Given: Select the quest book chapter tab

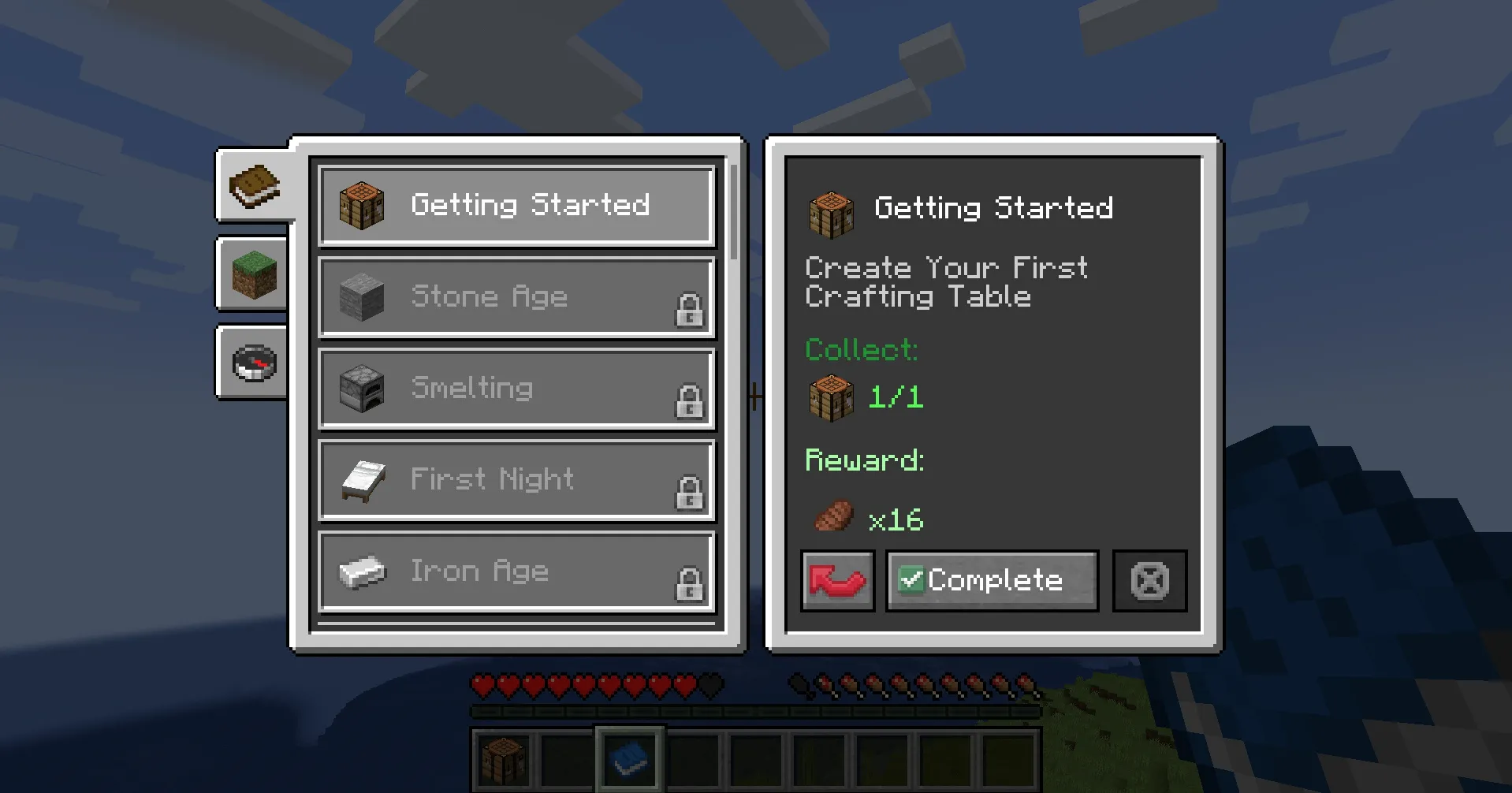Looking at the screenshot, I should tap(254, 186).
